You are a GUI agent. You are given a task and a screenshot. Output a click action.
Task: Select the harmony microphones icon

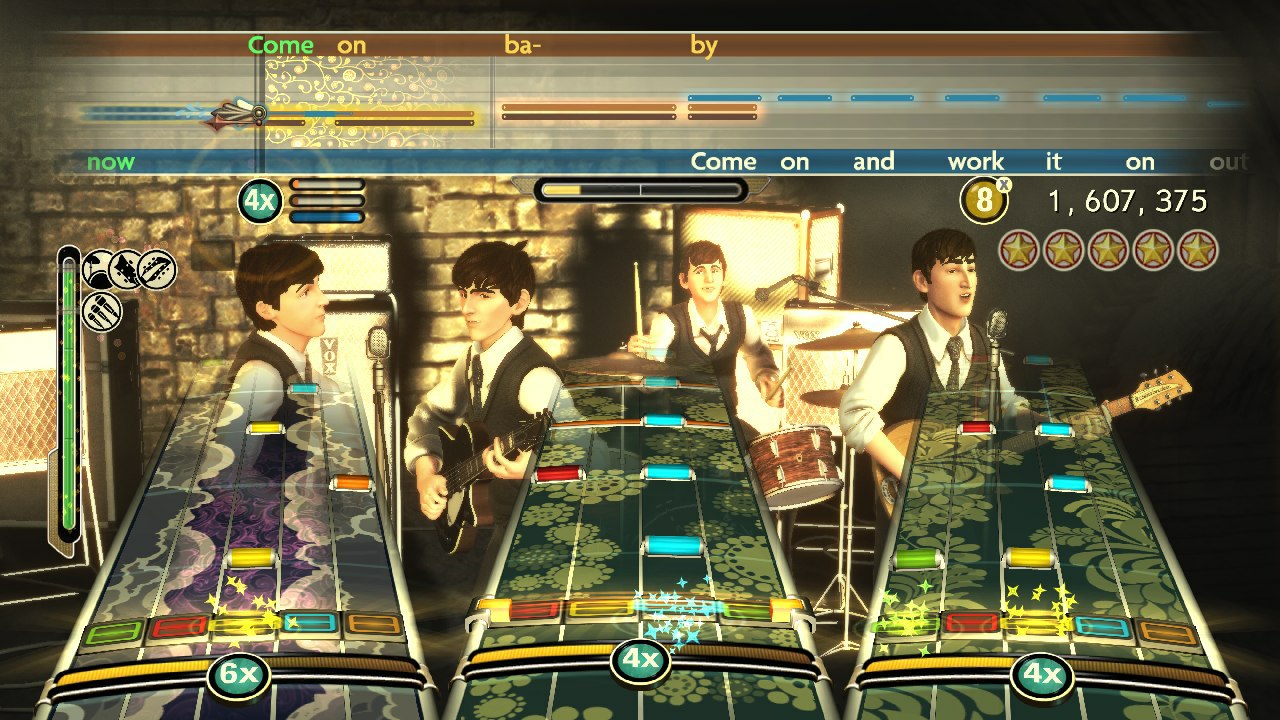101,312
